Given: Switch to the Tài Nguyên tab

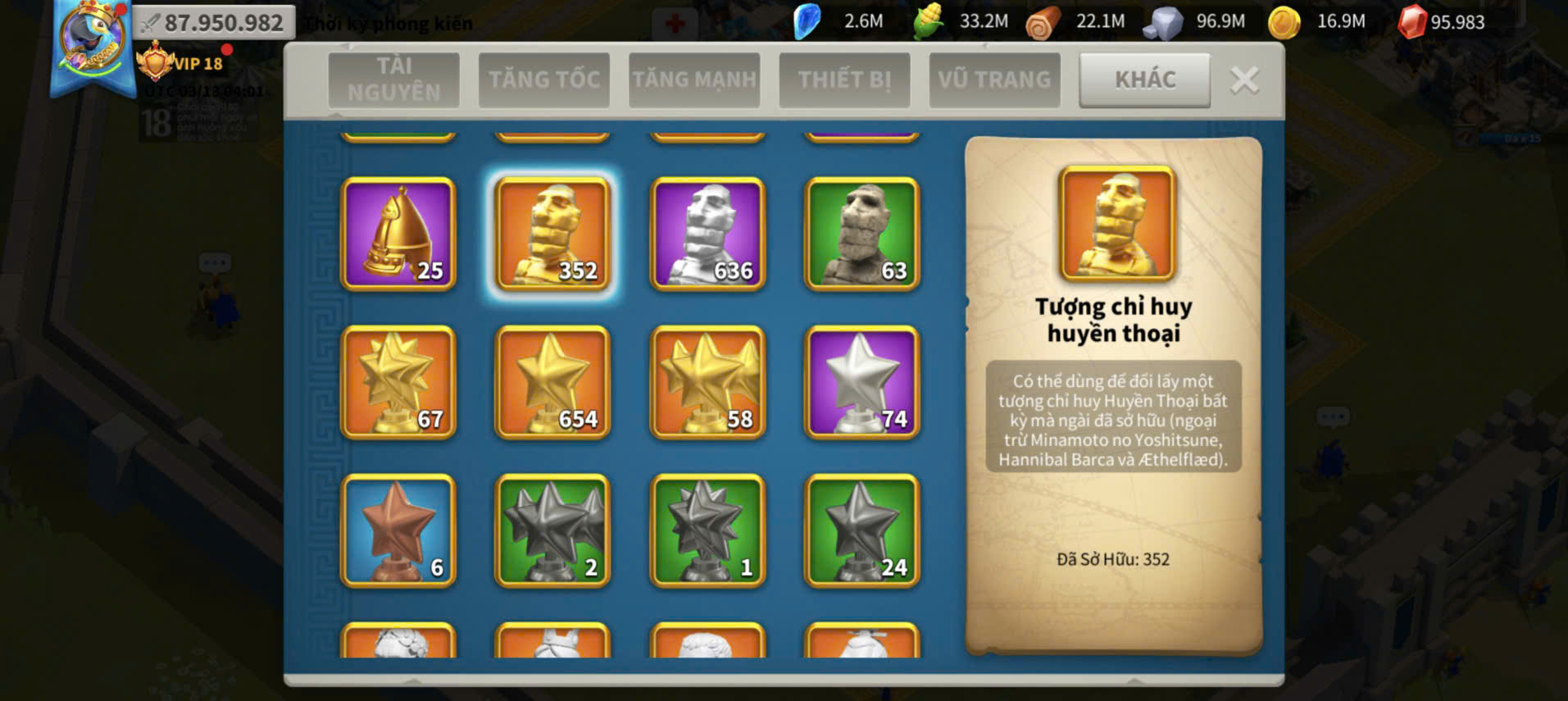Looking at the screenshot, I should click(x=393, y=80).
